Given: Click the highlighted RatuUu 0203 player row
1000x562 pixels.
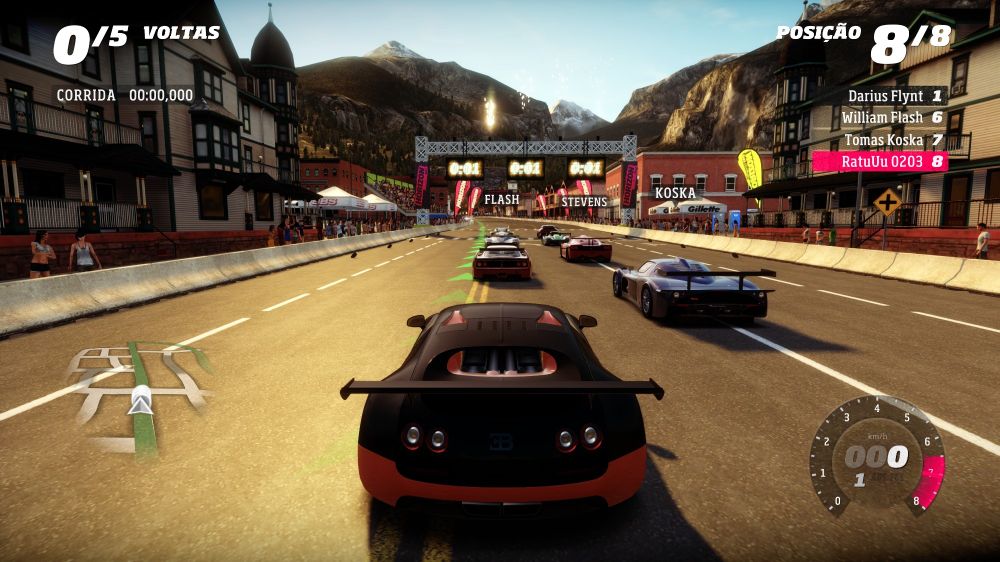Looking at the screenshot, I should click(x=880, y=161).
